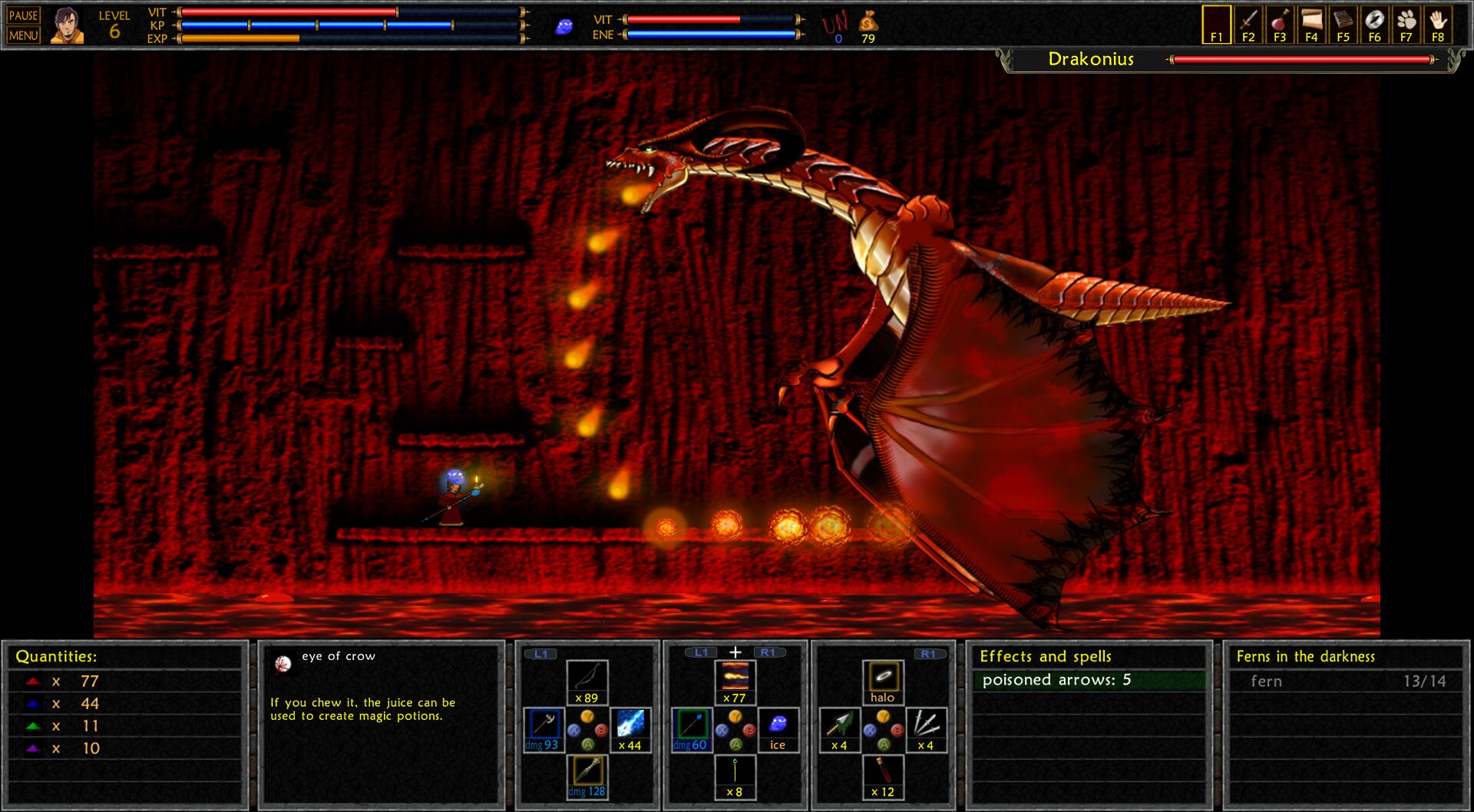Choose the blue staff with dmg 60
Viewport: 1474px width, 812px height.
(x=691, y=729)
